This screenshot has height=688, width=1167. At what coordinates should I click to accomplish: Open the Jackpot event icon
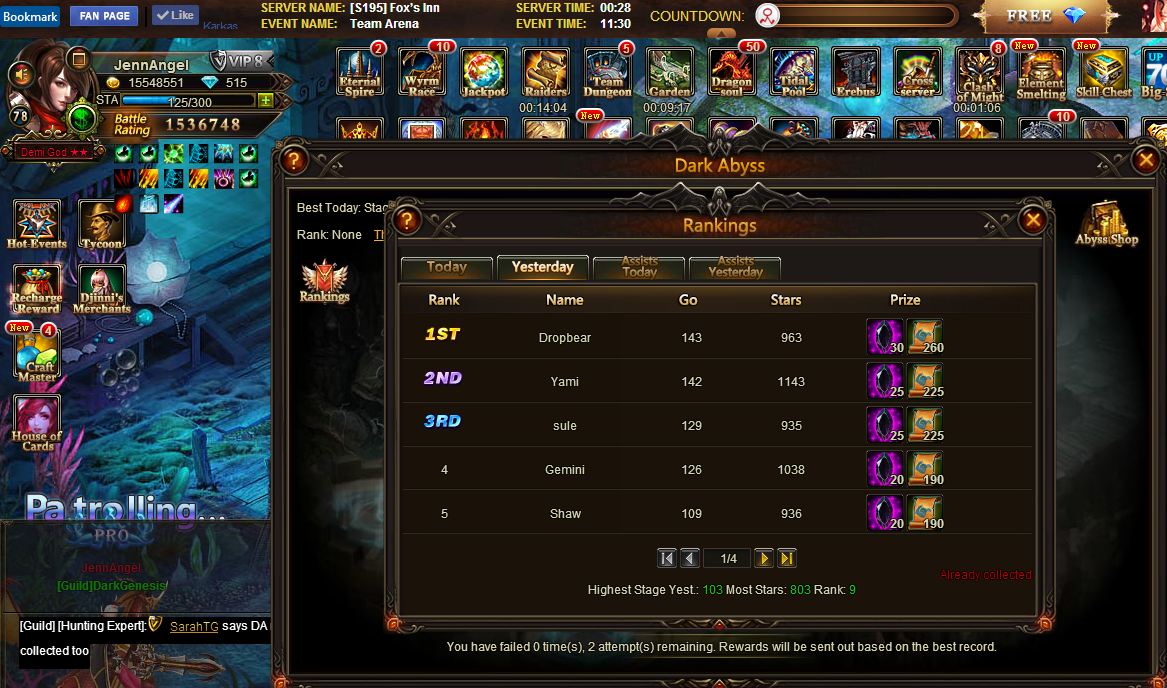coord(483,73)
